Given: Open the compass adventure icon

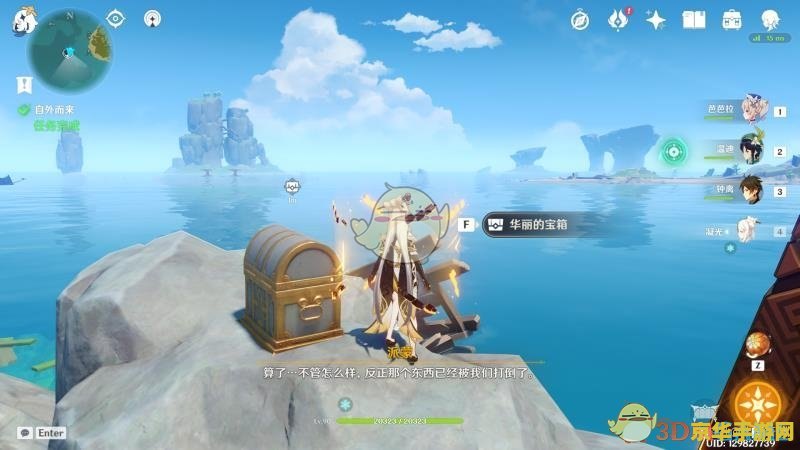Looking at the screenshot, I should [x=580, y=19].
